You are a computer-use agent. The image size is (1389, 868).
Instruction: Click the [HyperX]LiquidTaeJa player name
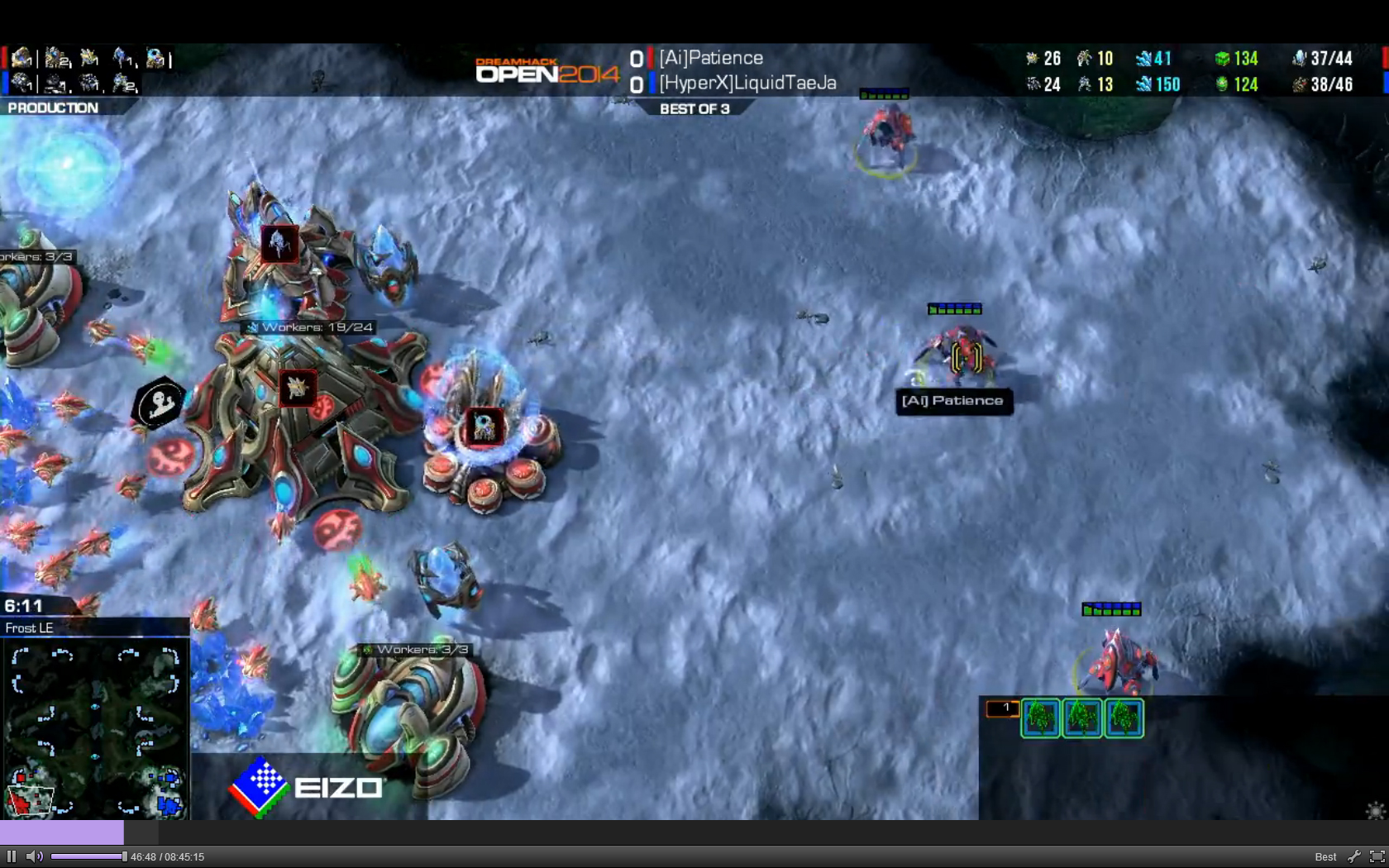(x=747, y=83)
